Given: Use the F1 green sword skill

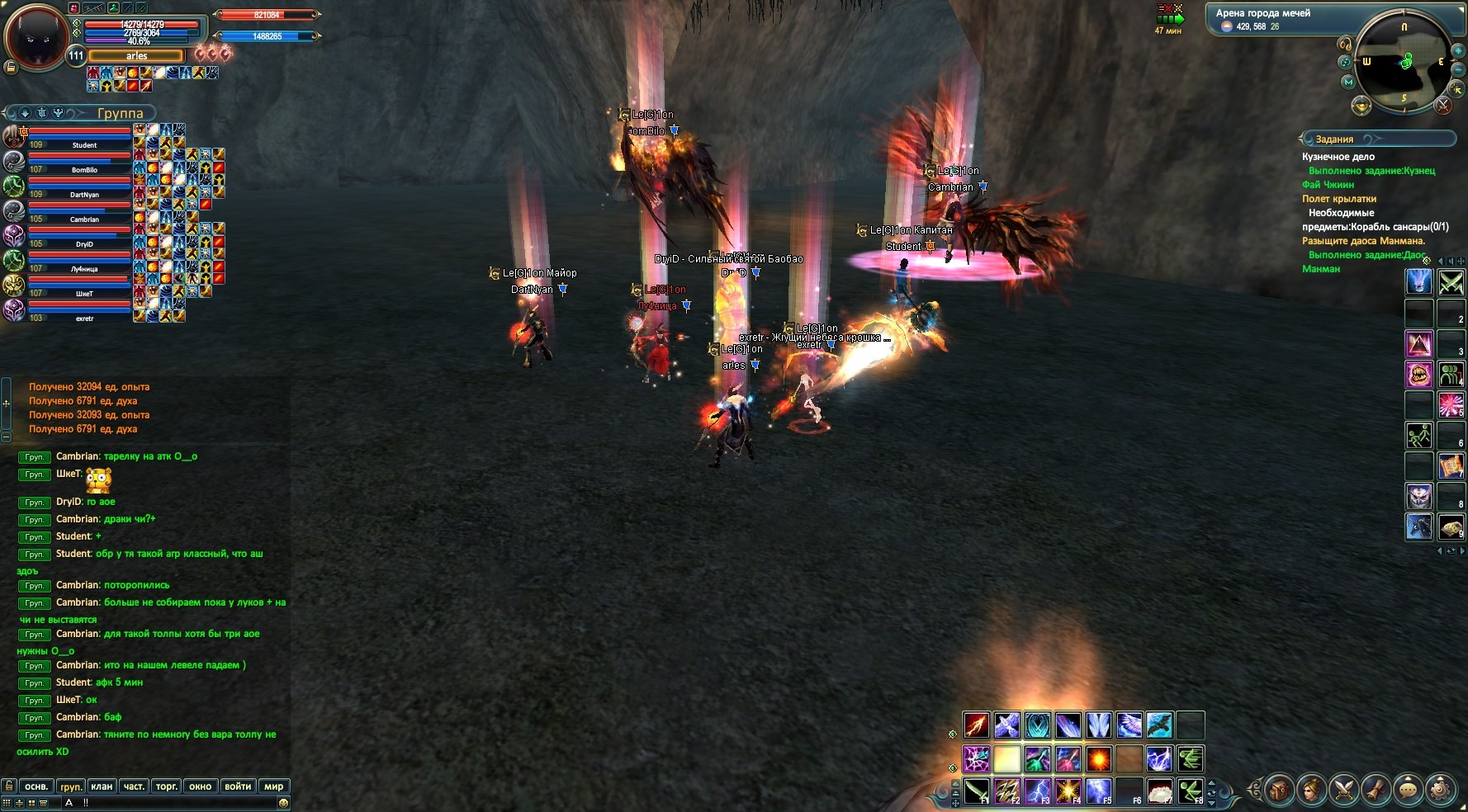Looking at the screenshot, I should pos(976,791).
